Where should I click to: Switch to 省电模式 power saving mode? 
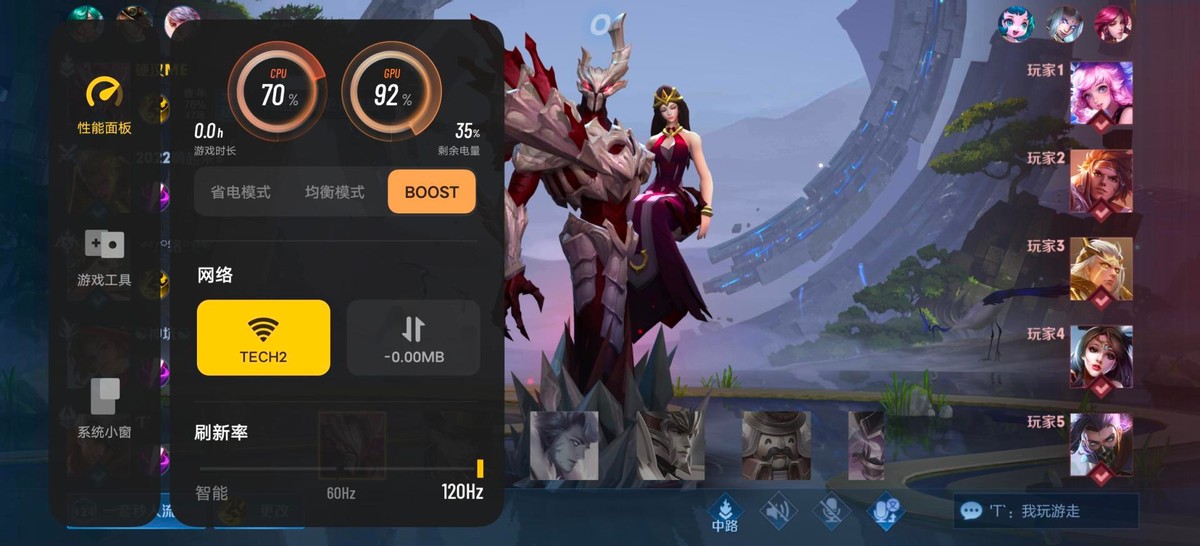coord(240,192)
